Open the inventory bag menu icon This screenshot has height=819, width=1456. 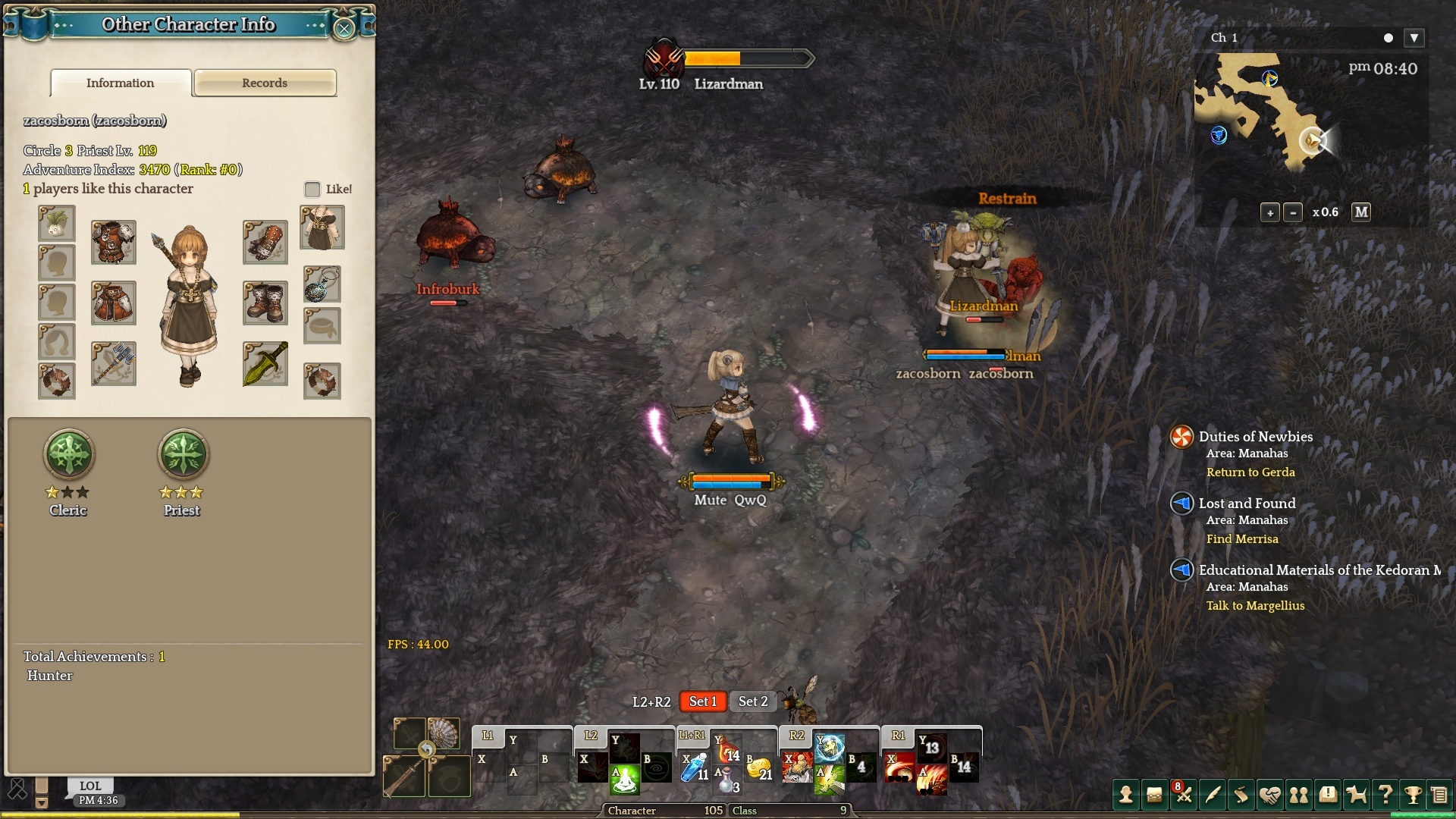1154,795
